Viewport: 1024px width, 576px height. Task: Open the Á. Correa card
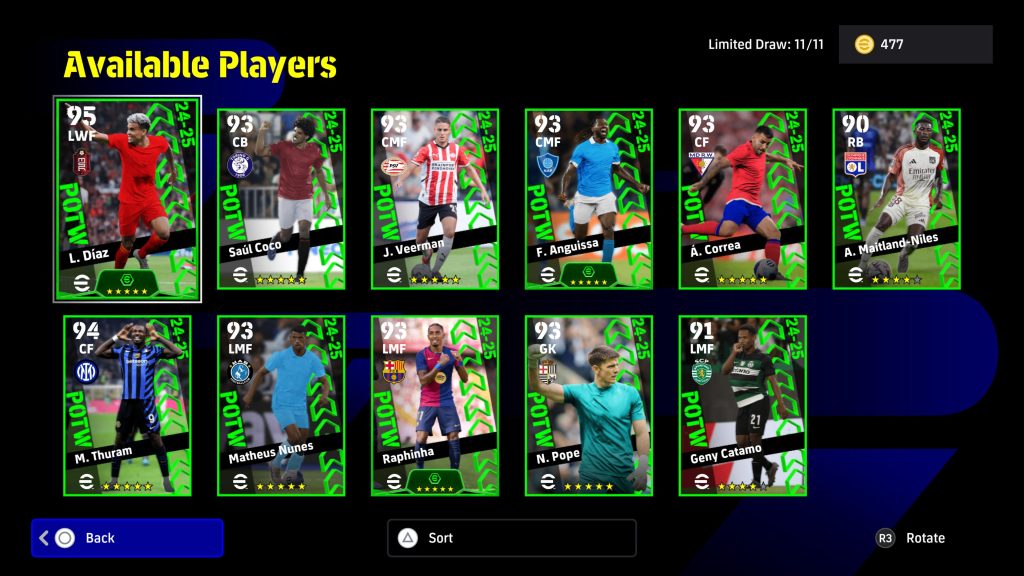(743, 199)
